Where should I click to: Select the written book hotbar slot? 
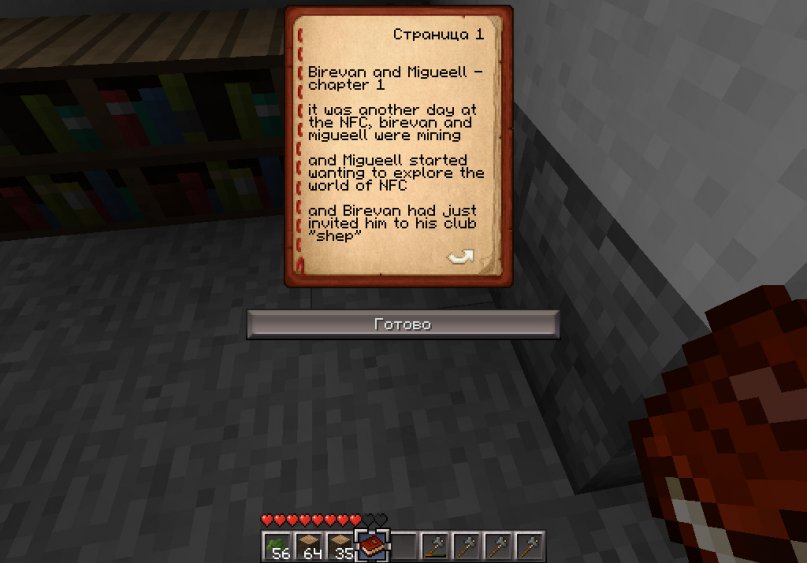coord(372,546)
